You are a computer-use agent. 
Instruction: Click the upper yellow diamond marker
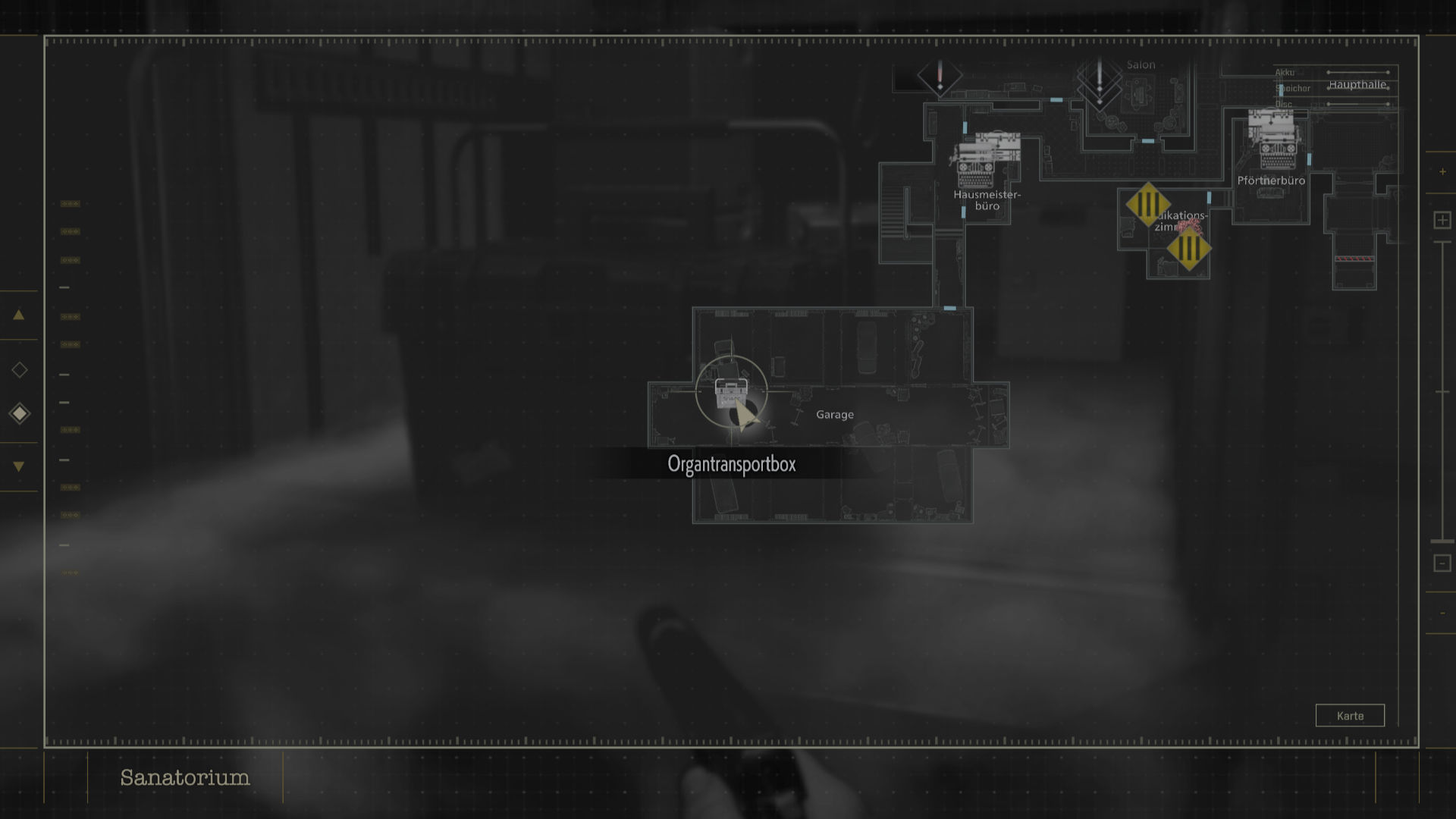(1147, 204)
